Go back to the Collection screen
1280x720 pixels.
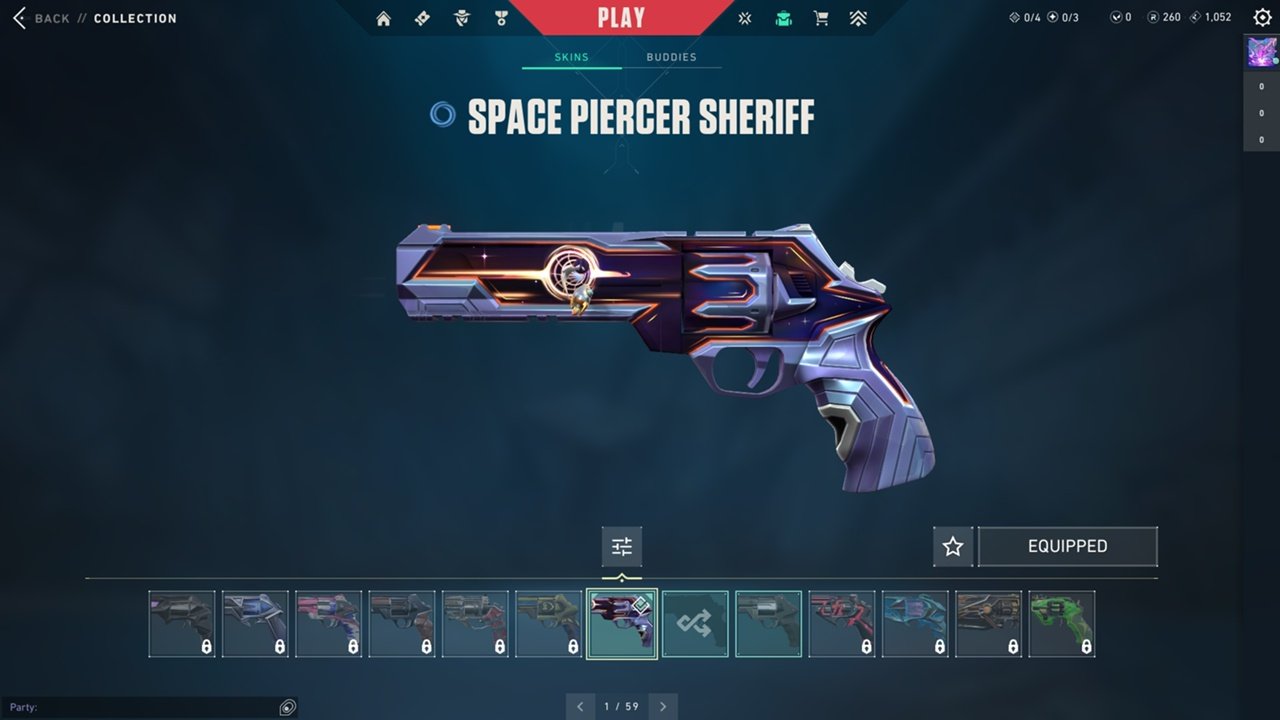42,18
